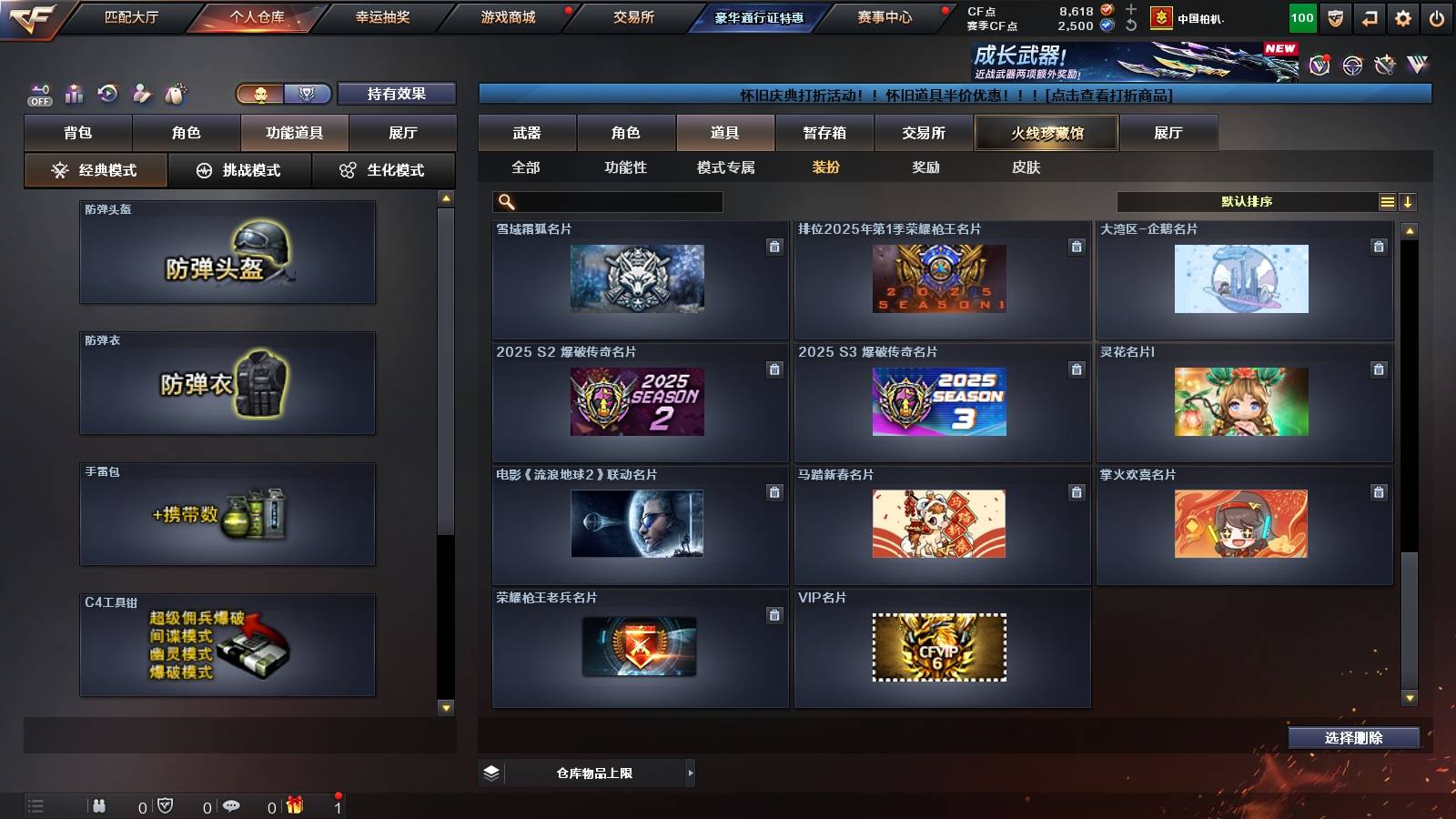Open the friends list icon at bottom bar

coord(98,806)
